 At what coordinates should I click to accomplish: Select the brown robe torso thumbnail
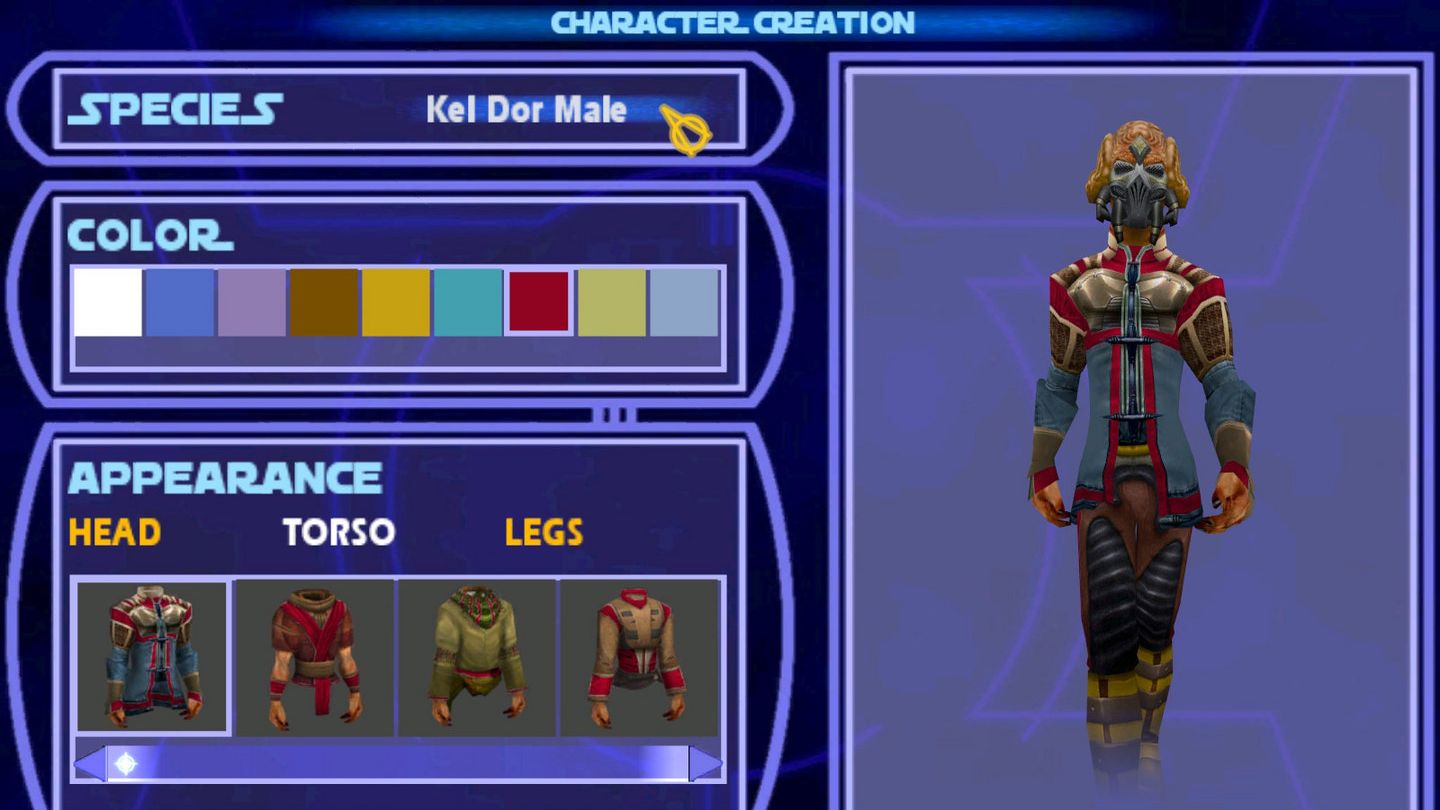coord(312,655)
